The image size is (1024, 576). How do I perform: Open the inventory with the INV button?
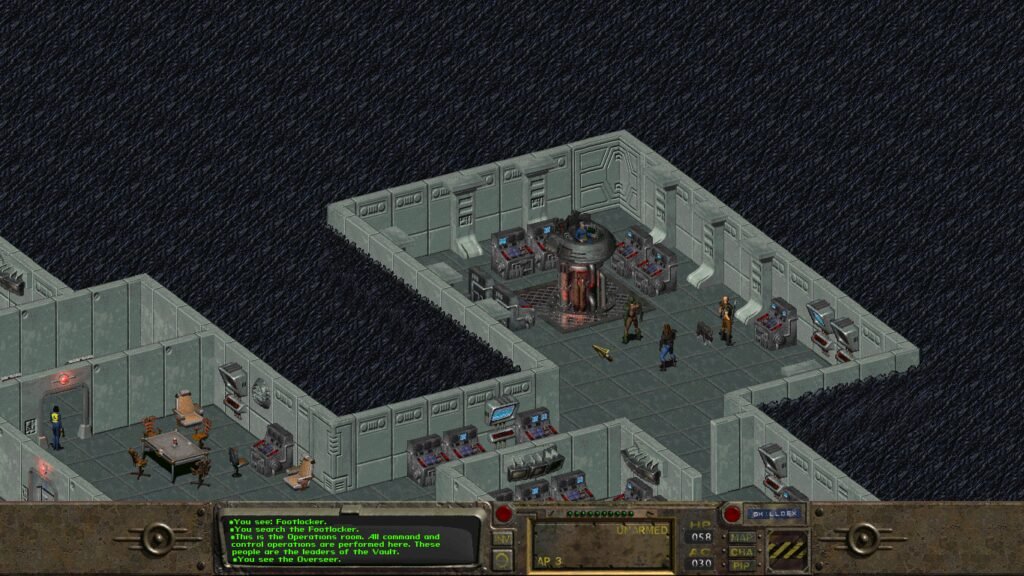(x=502, y=539)
